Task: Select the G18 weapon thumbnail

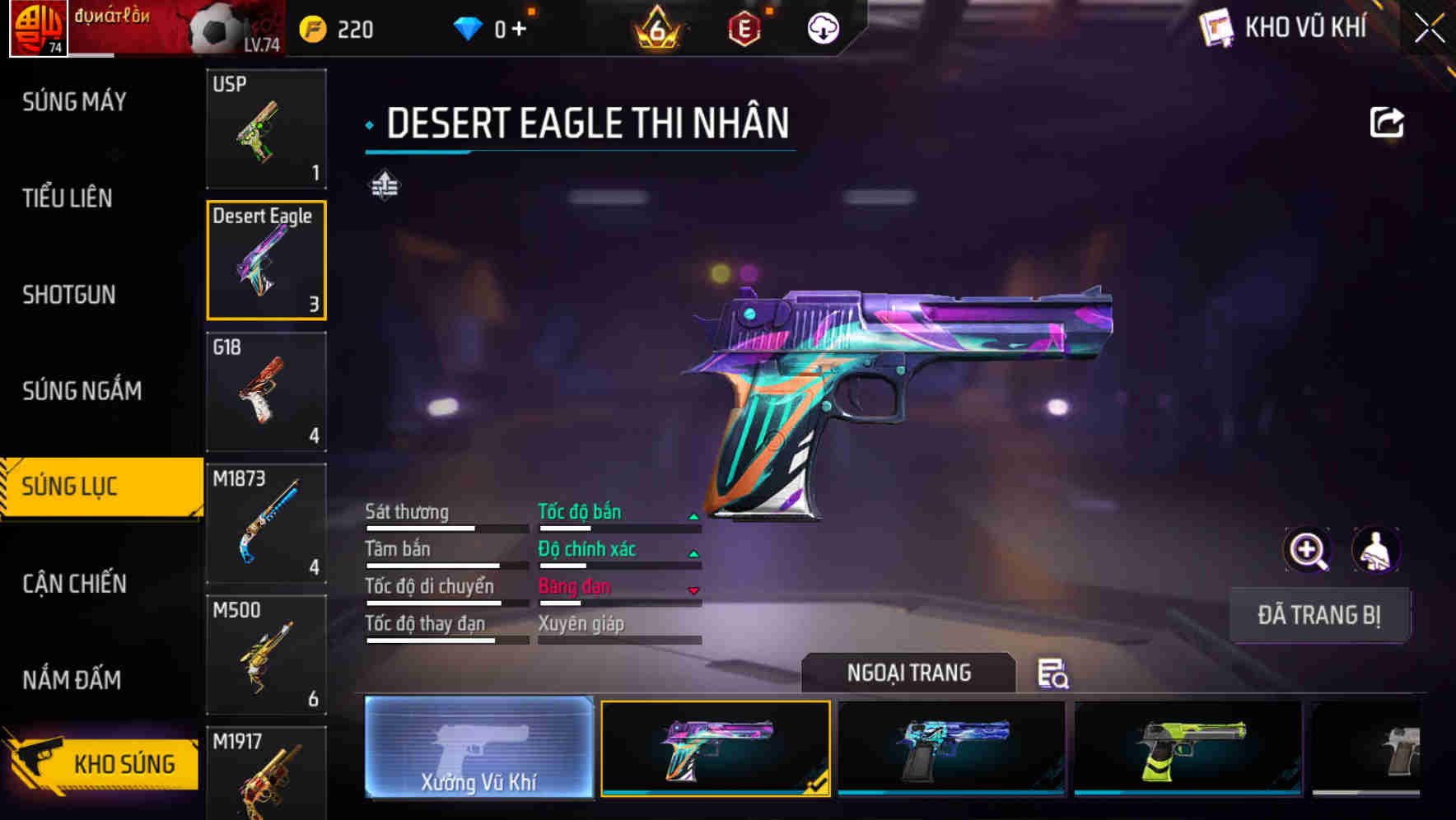Action: coord(265,392)
